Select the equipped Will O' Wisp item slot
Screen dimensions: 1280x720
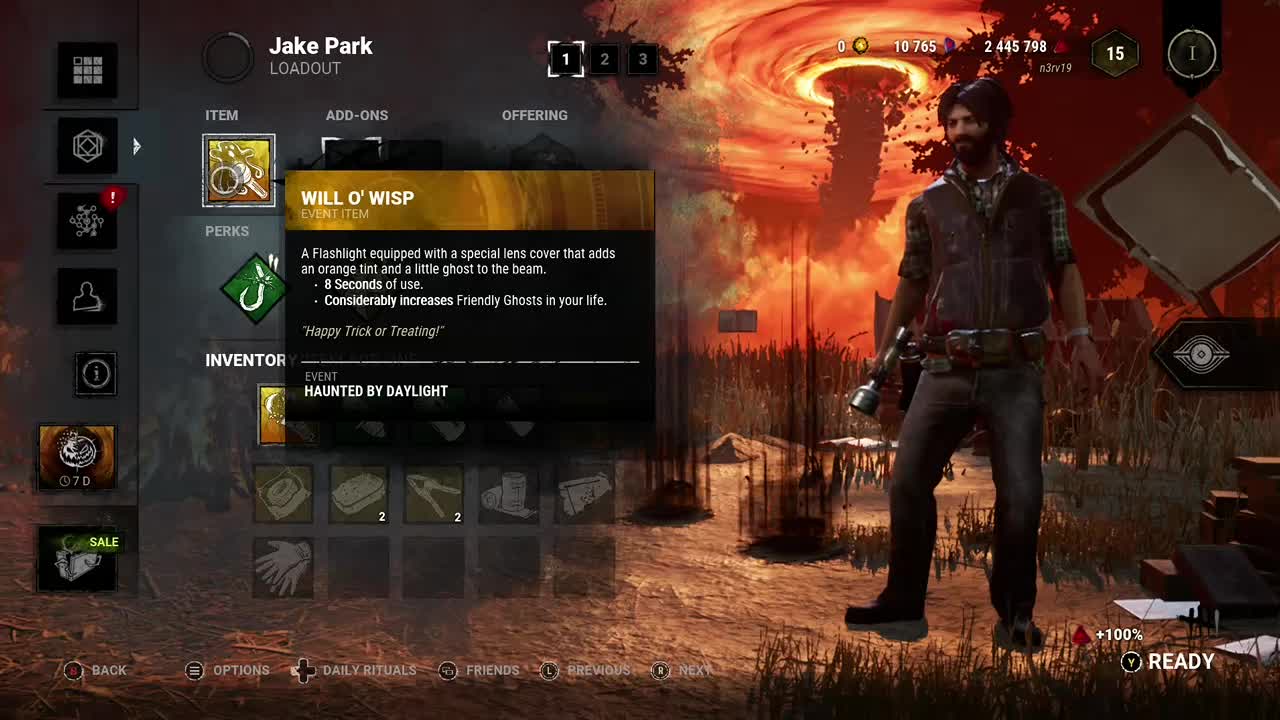click(x=239, y=171)
